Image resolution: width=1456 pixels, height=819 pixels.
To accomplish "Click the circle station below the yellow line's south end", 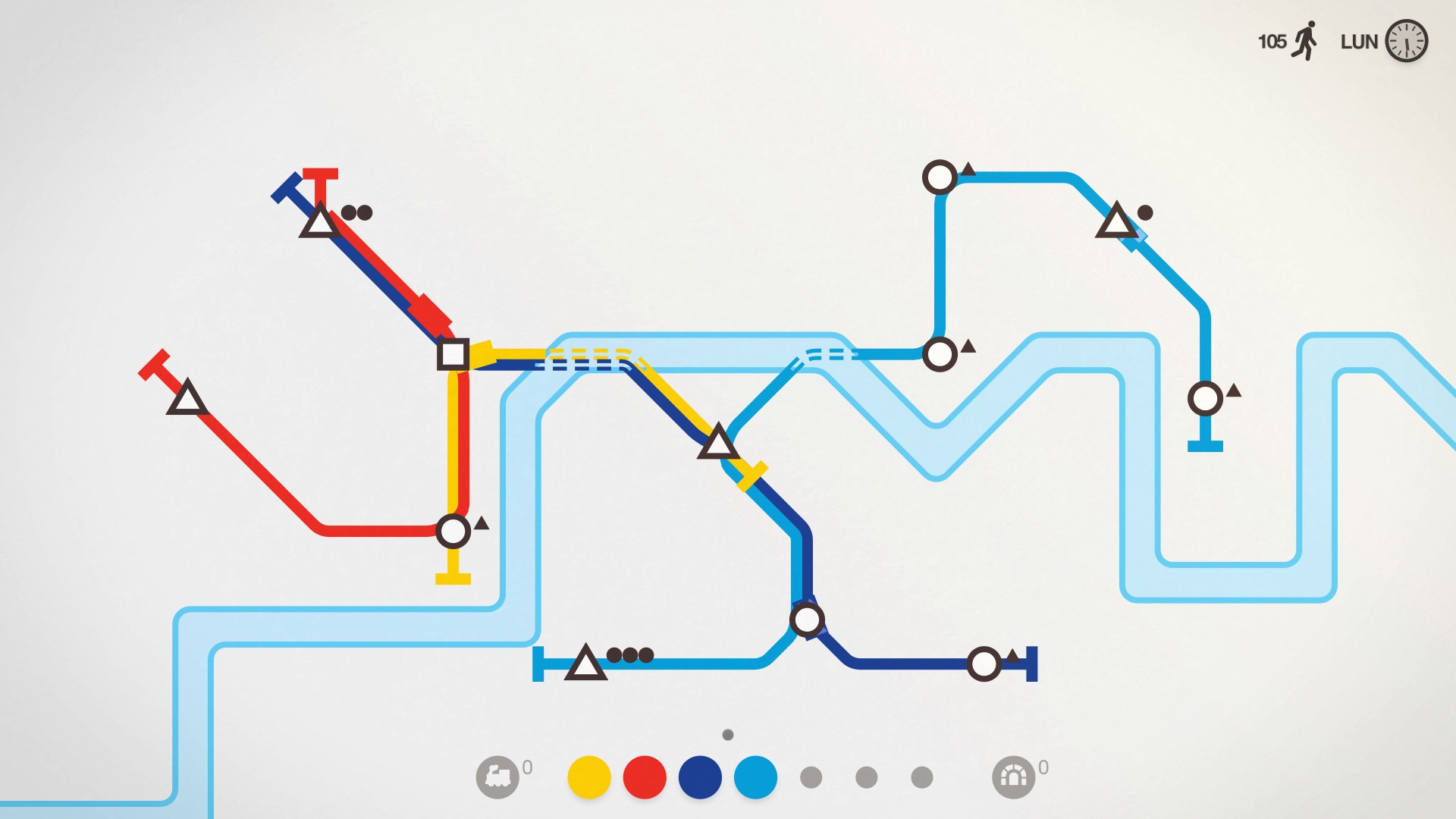I will [453, 531].
